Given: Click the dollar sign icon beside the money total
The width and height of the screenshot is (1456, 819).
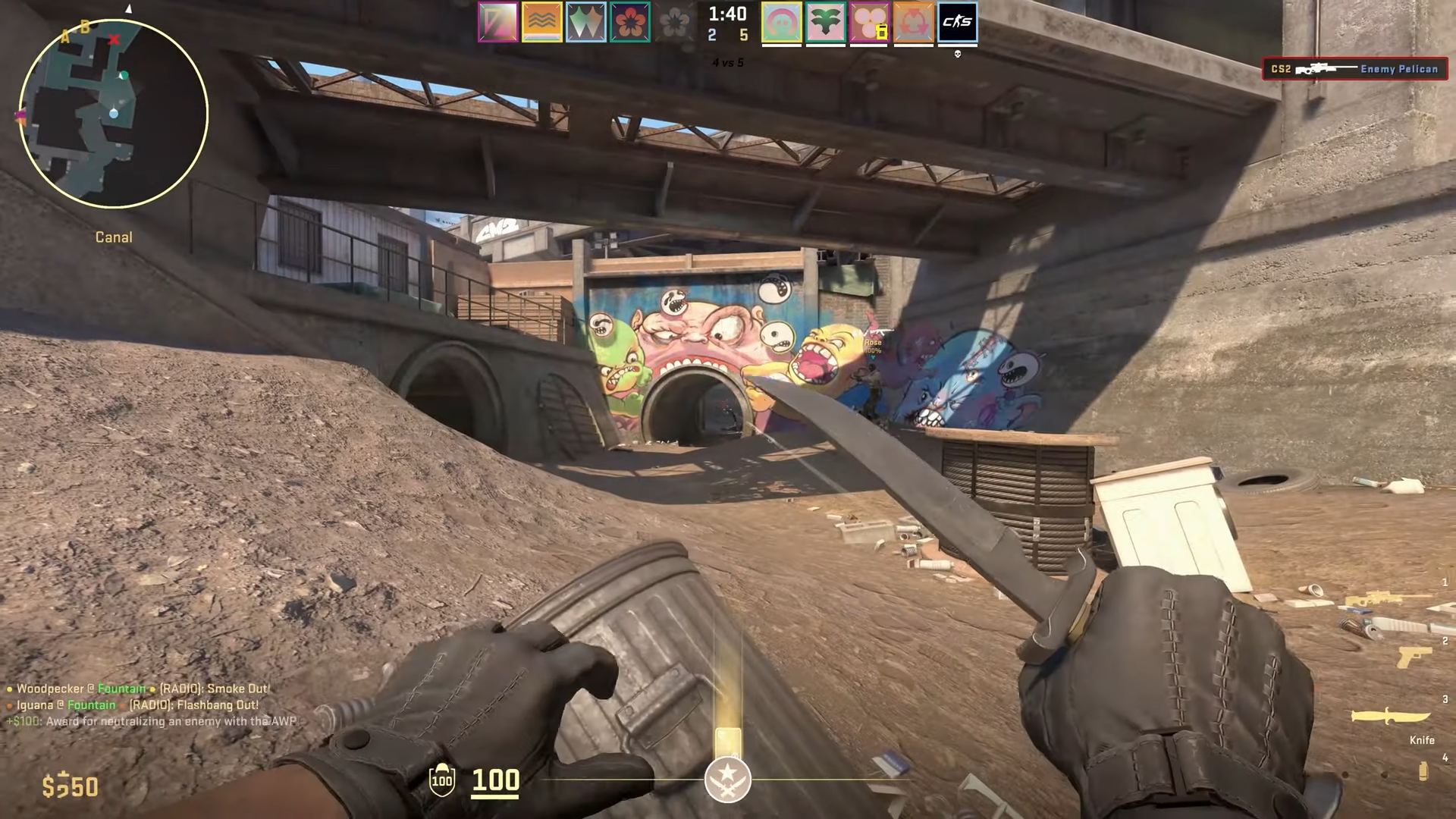Looking at the screenshot, I should [50, 786].
